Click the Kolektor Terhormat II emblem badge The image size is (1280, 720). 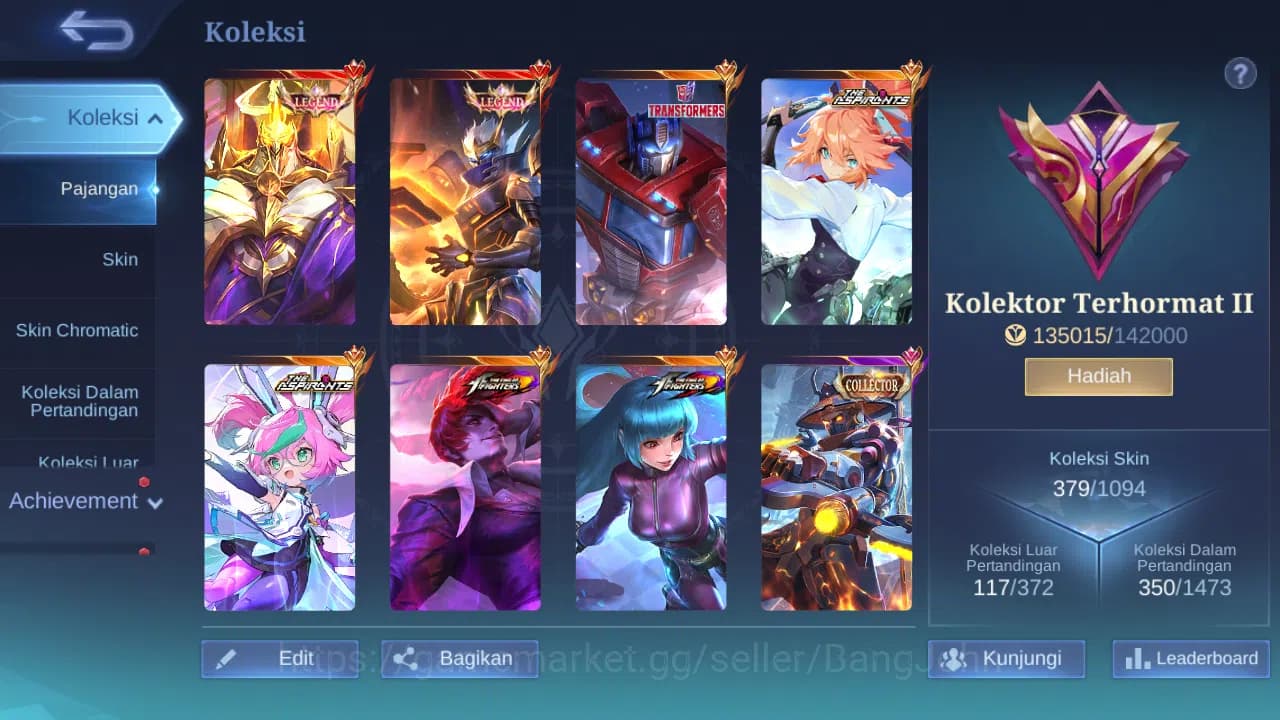click(x=1098, y=180)
